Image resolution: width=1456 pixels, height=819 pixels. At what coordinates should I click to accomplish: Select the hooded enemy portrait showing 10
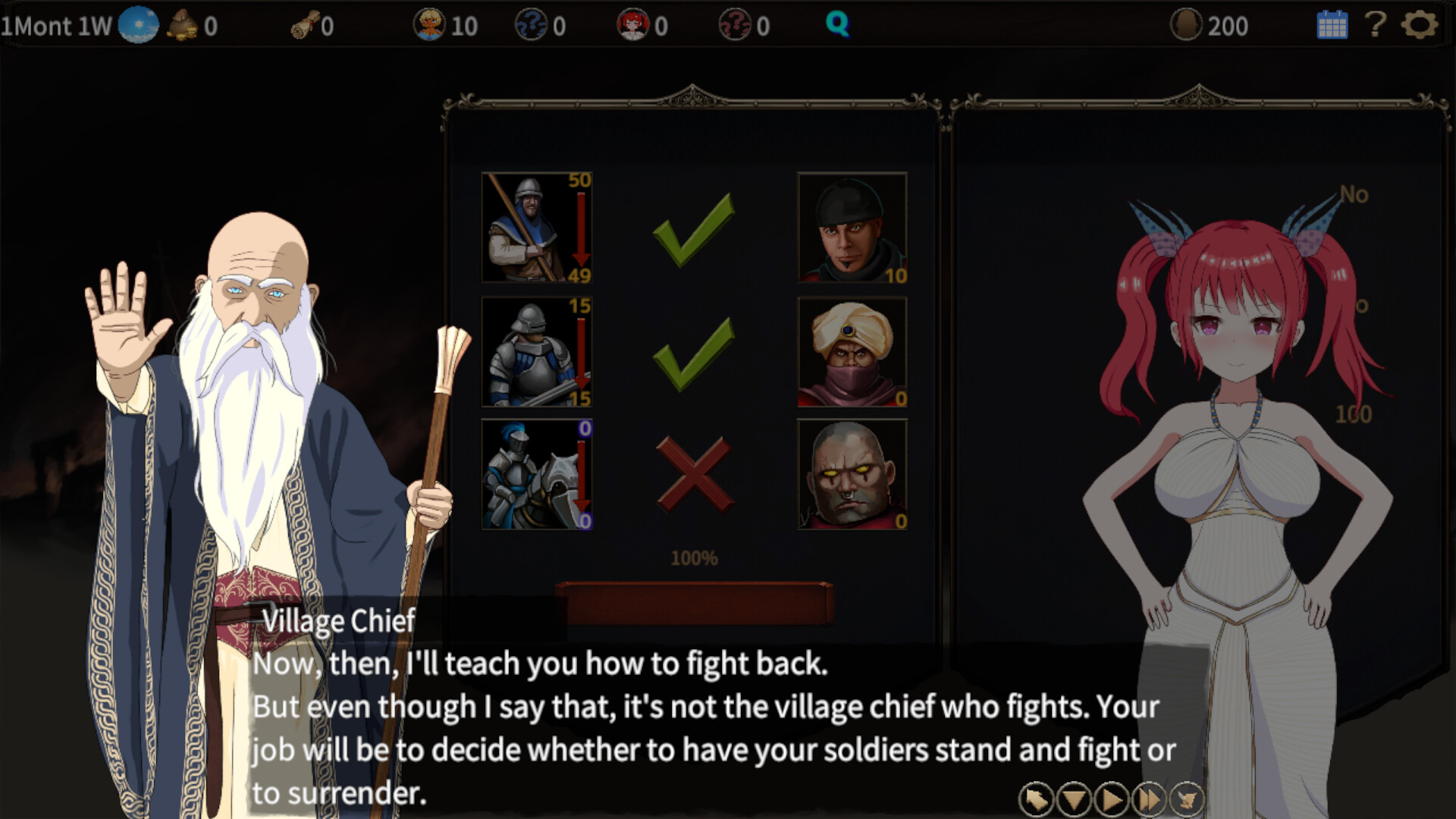tap(851, 227)
